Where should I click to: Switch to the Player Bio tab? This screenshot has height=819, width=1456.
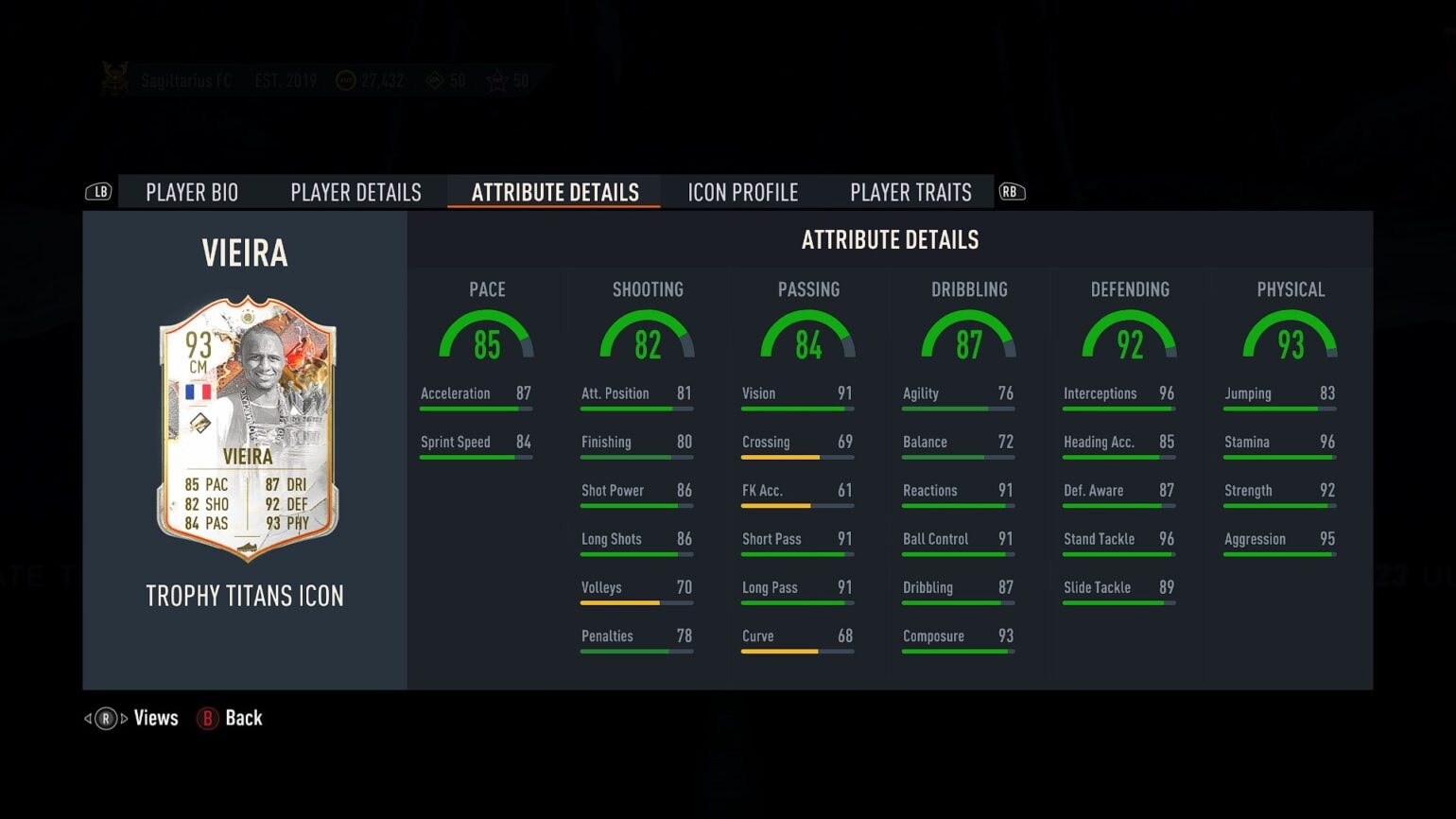[x=192, y=192]
